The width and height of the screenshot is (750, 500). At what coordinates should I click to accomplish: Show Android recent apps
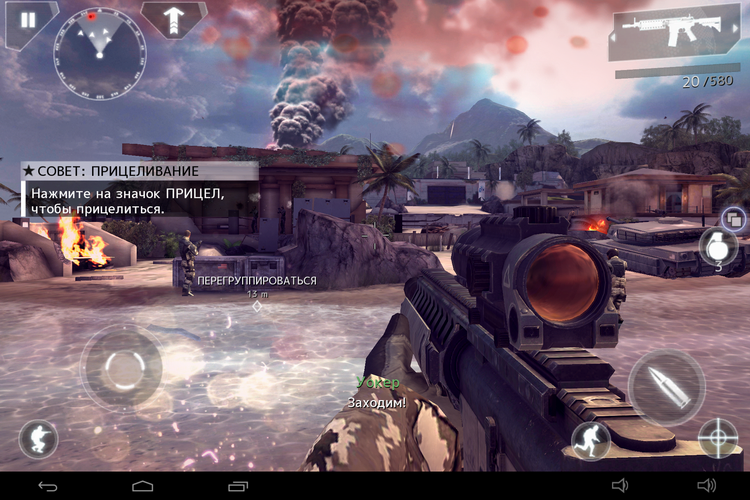point(237,486)
